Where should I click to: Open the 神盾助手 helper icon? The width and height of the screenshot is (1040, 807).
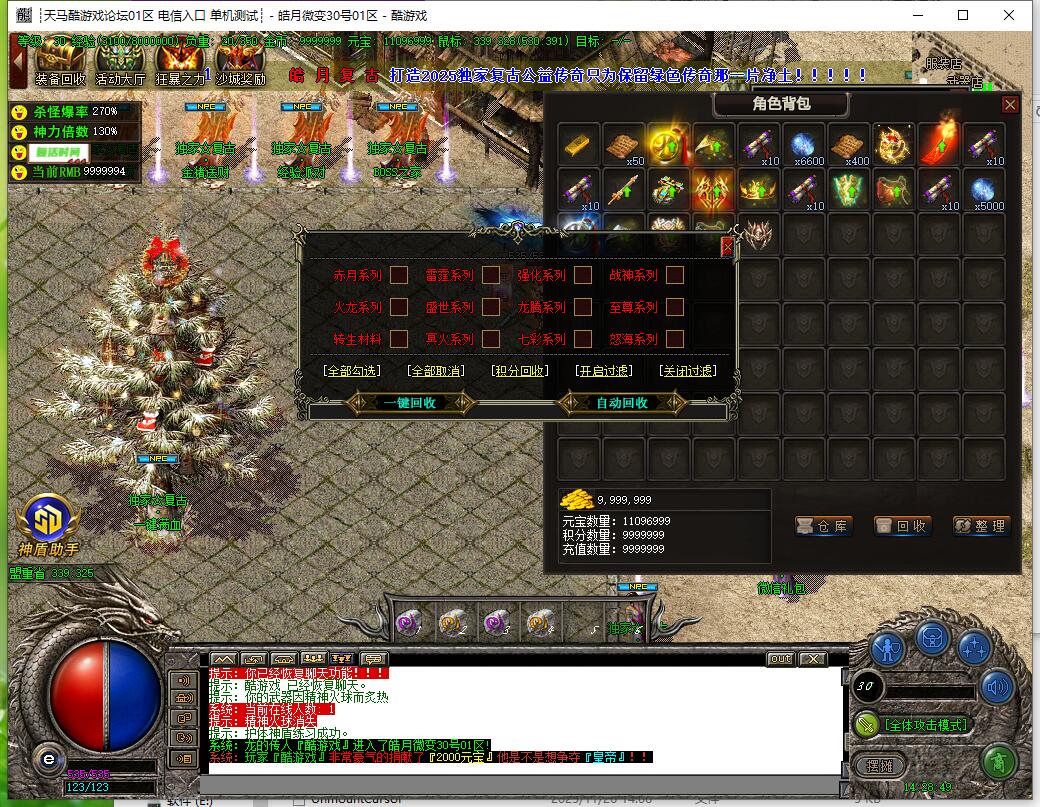tap(47, 520)
